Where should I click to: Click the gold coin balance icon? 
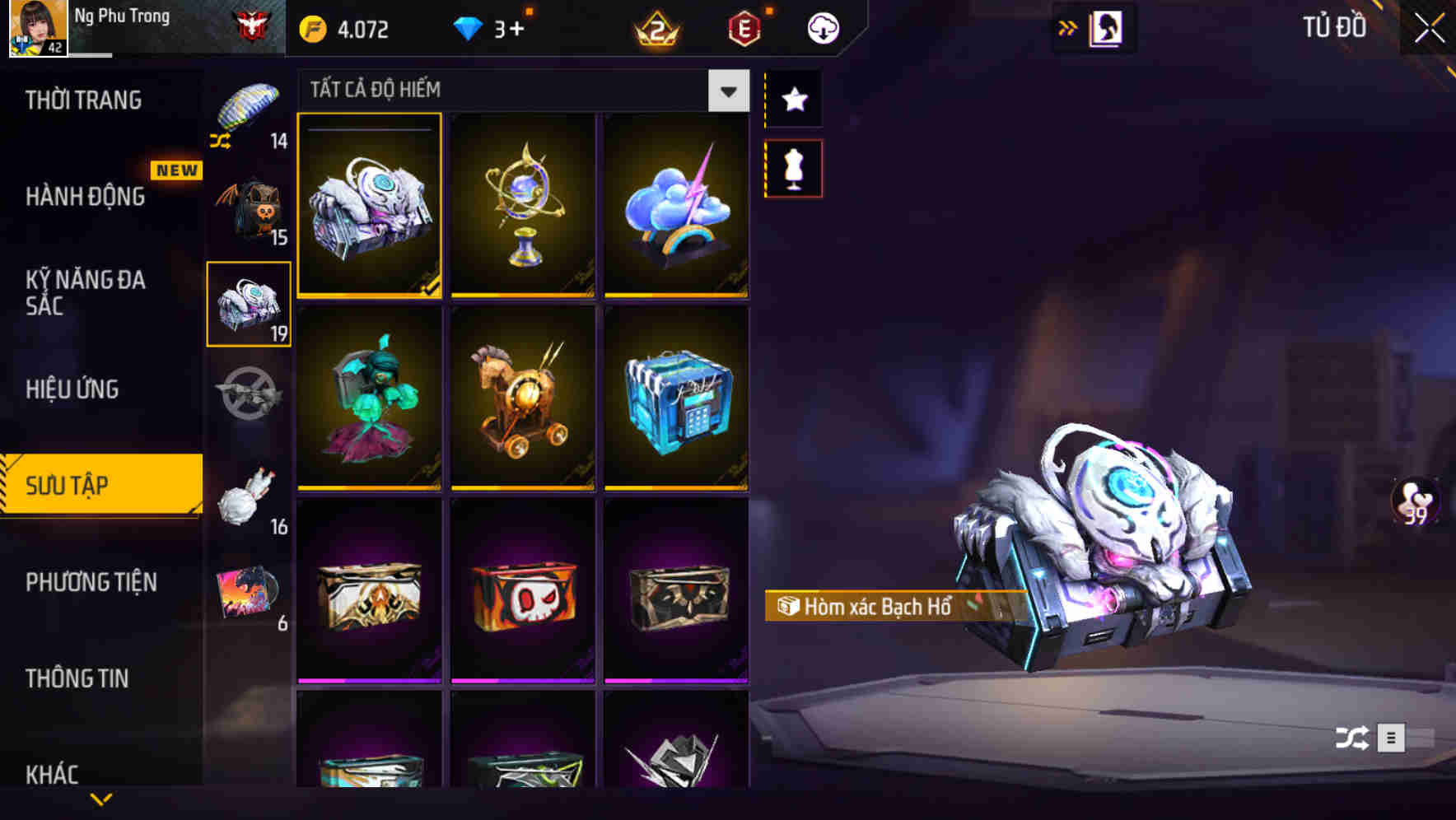point(312,27)
